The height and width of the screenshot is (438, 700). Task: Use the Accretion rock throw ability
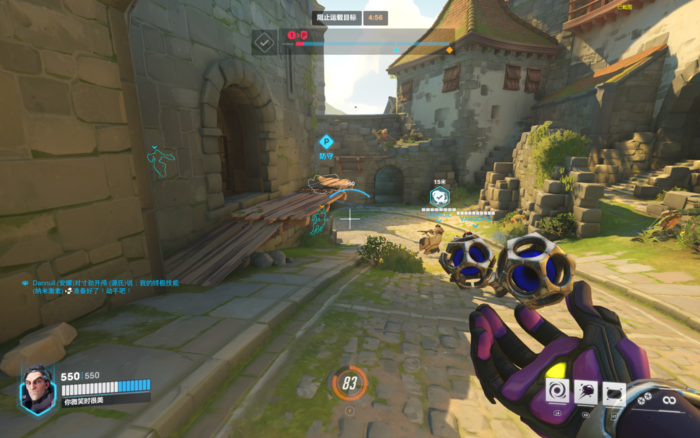tap(587, 393)
